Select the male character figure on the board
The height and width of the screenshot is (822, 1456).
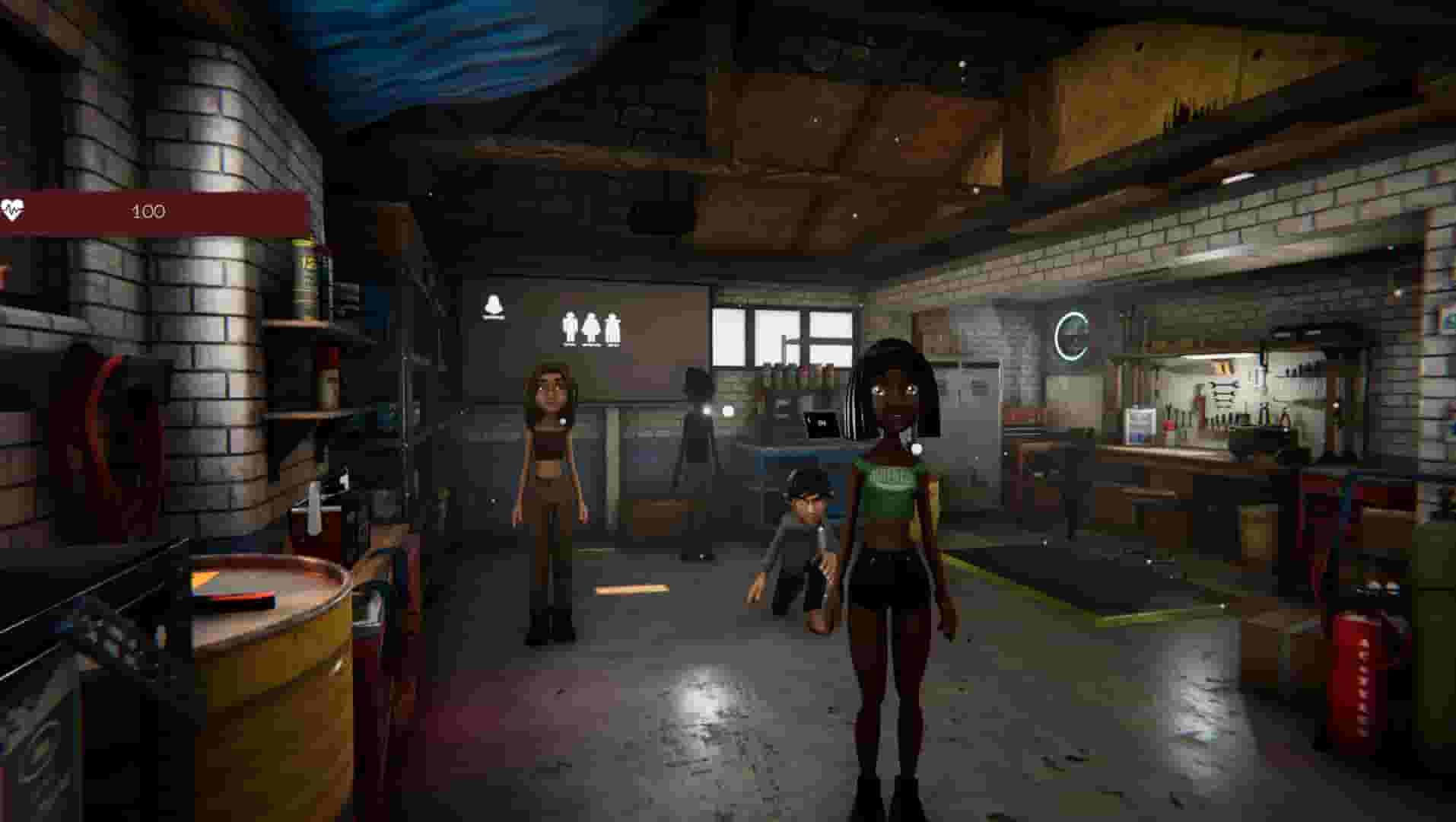[569, 327]
